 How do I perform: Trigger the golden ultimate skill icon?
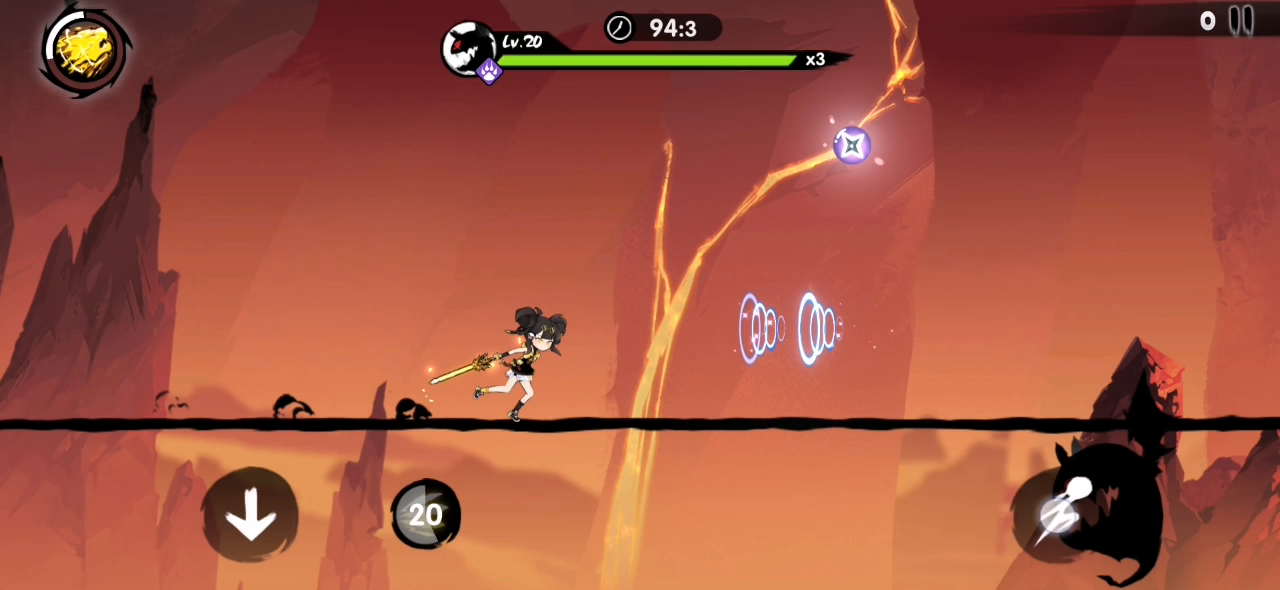(84, 51)
